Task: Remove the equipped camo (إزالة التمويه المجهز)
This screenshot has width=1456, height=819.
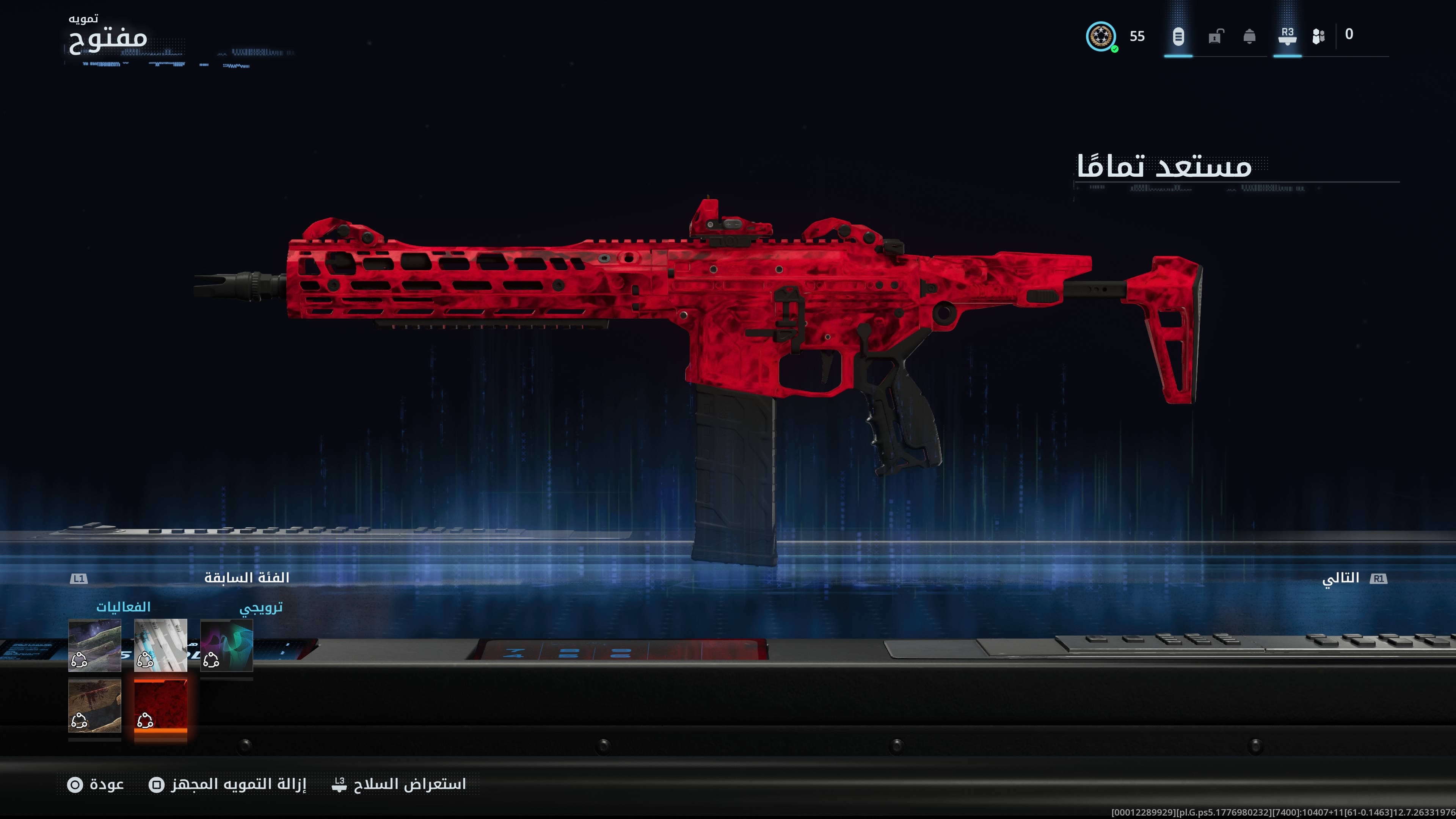Action: (228, 784)
